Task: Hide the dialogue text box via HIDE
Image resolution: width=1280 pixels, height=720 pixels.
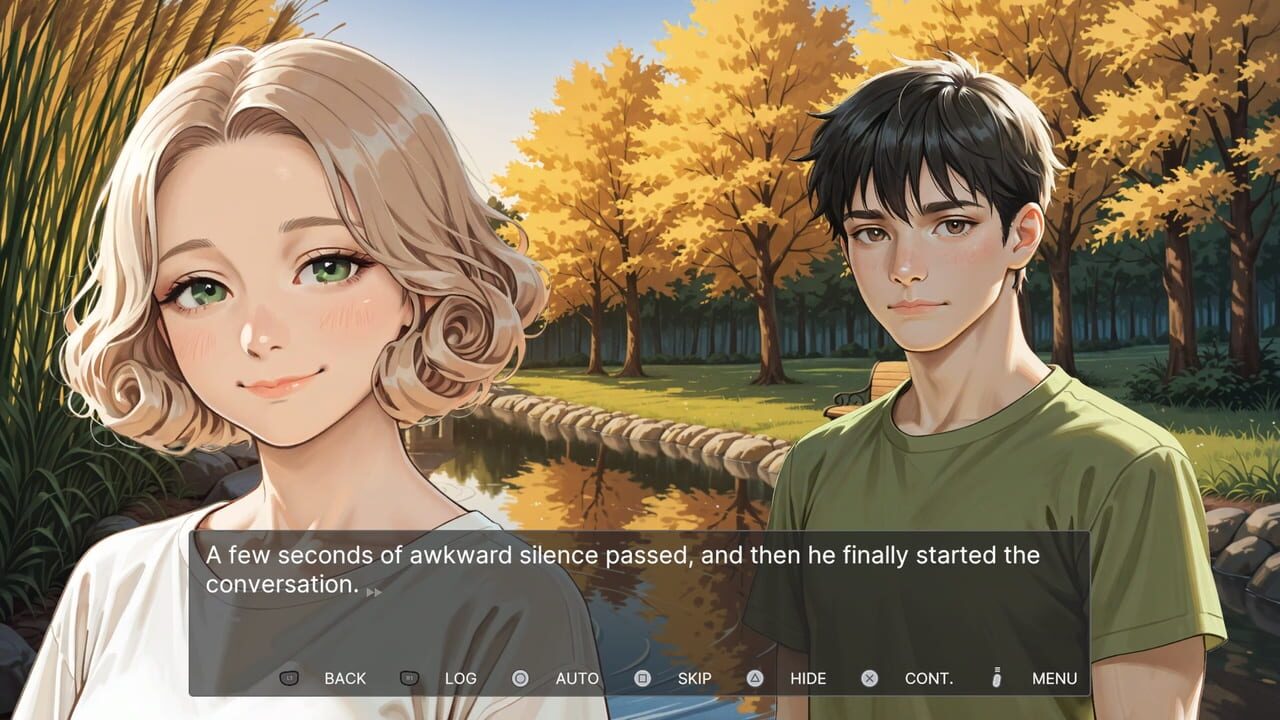Action: 809,679
